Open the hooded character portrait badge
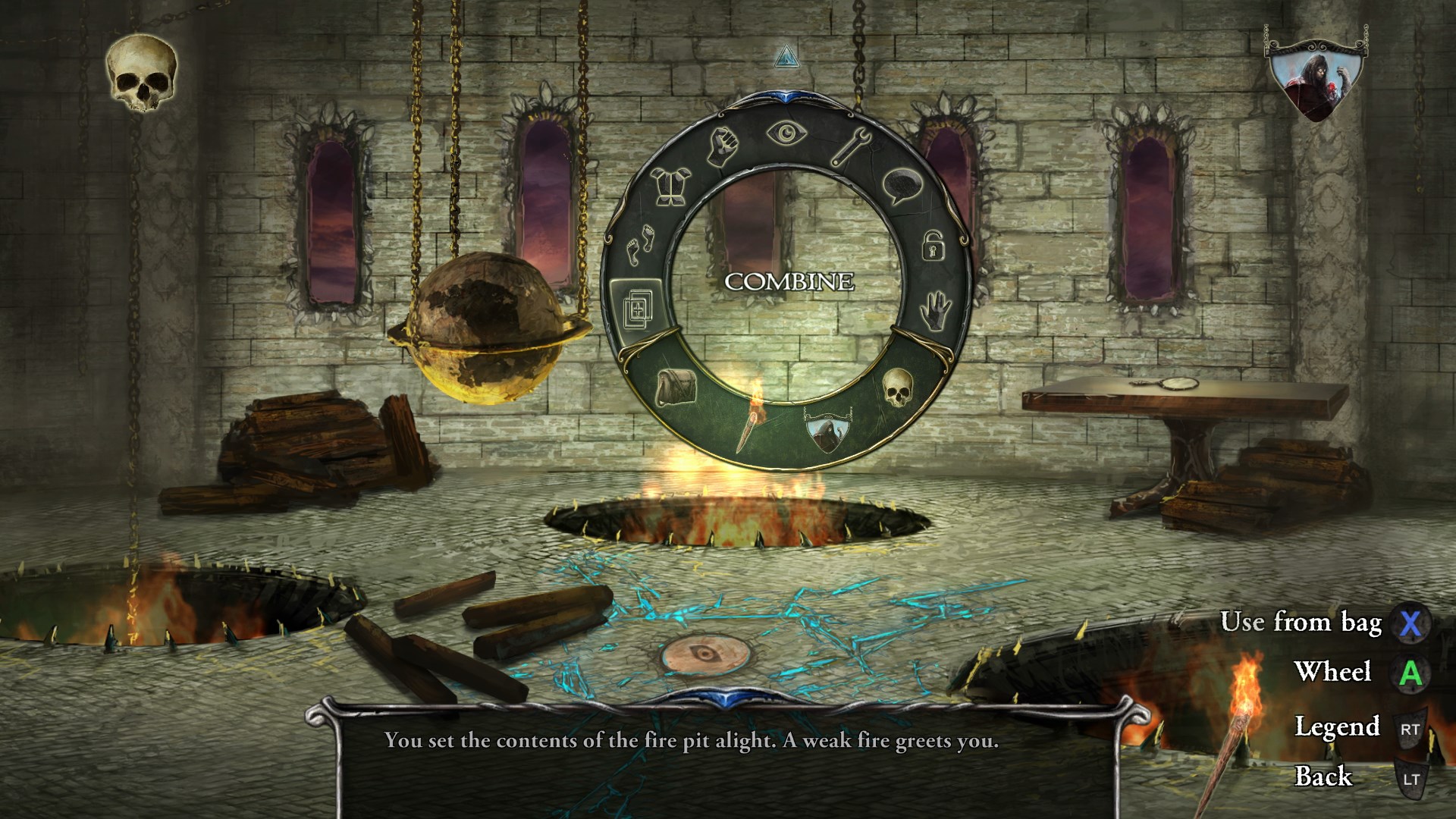This screenshot has height=819, width=1456. pyautogui.click(x=1316, y=81)
